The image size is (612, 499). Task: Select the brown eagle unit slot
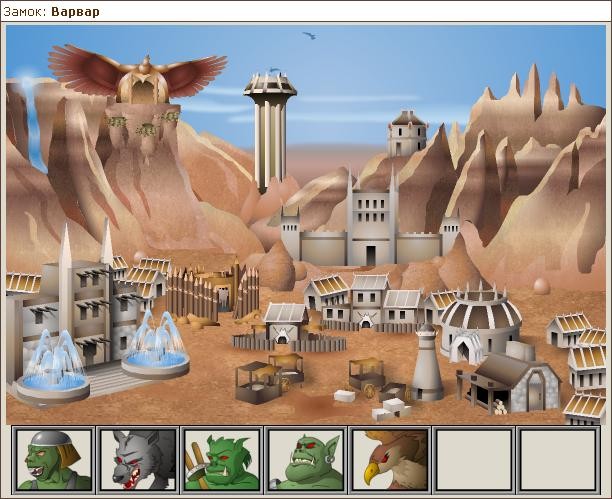click(390, 459)
